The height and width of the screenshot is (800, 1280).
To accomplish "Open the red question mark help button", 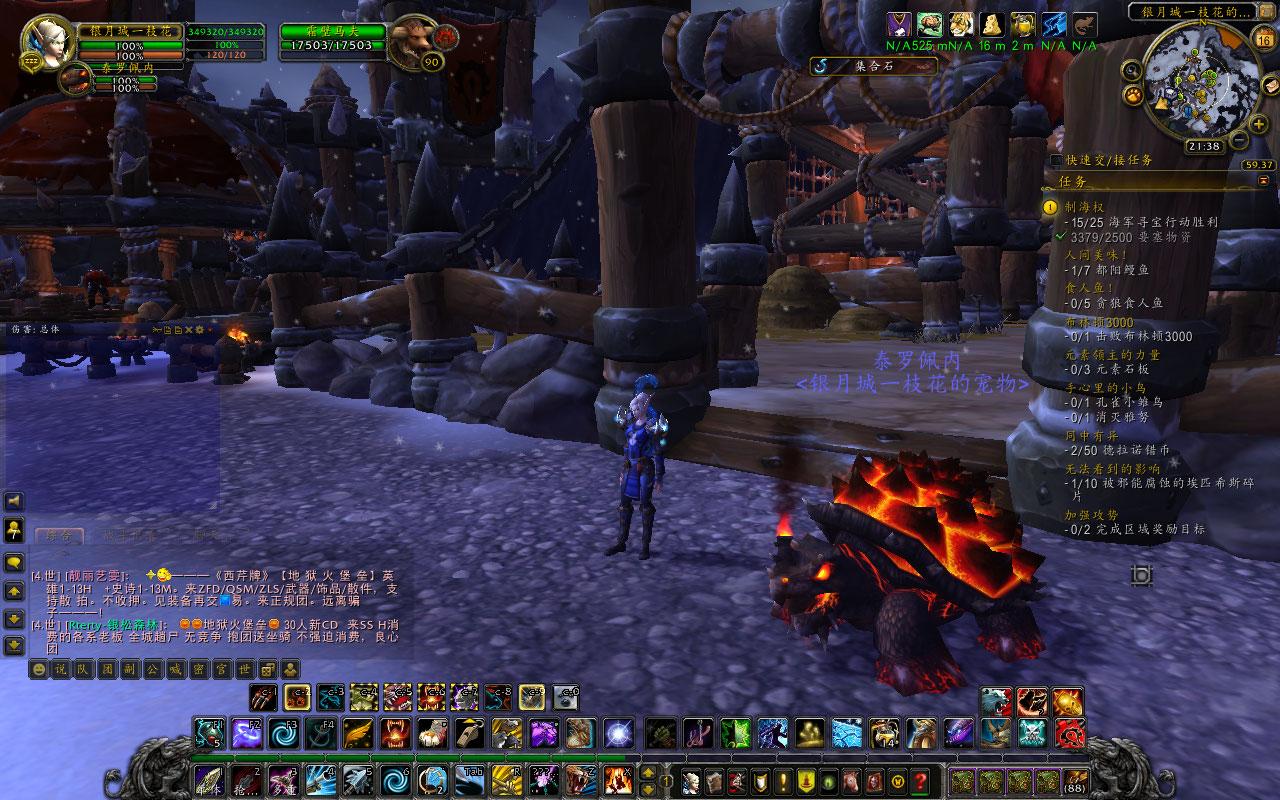I will pos(919,781).
